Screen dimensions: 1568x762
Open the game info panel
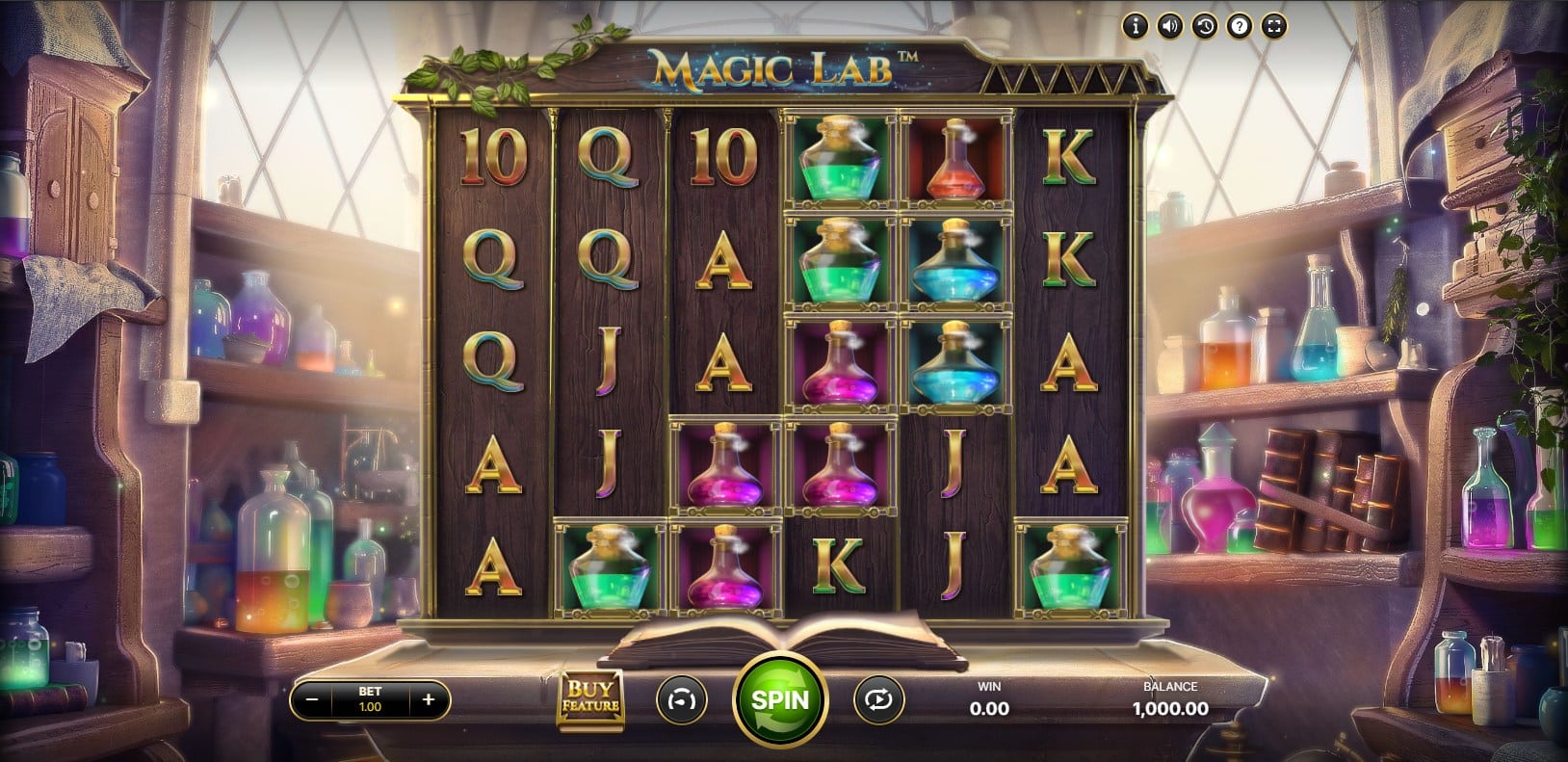point(1136,27)
